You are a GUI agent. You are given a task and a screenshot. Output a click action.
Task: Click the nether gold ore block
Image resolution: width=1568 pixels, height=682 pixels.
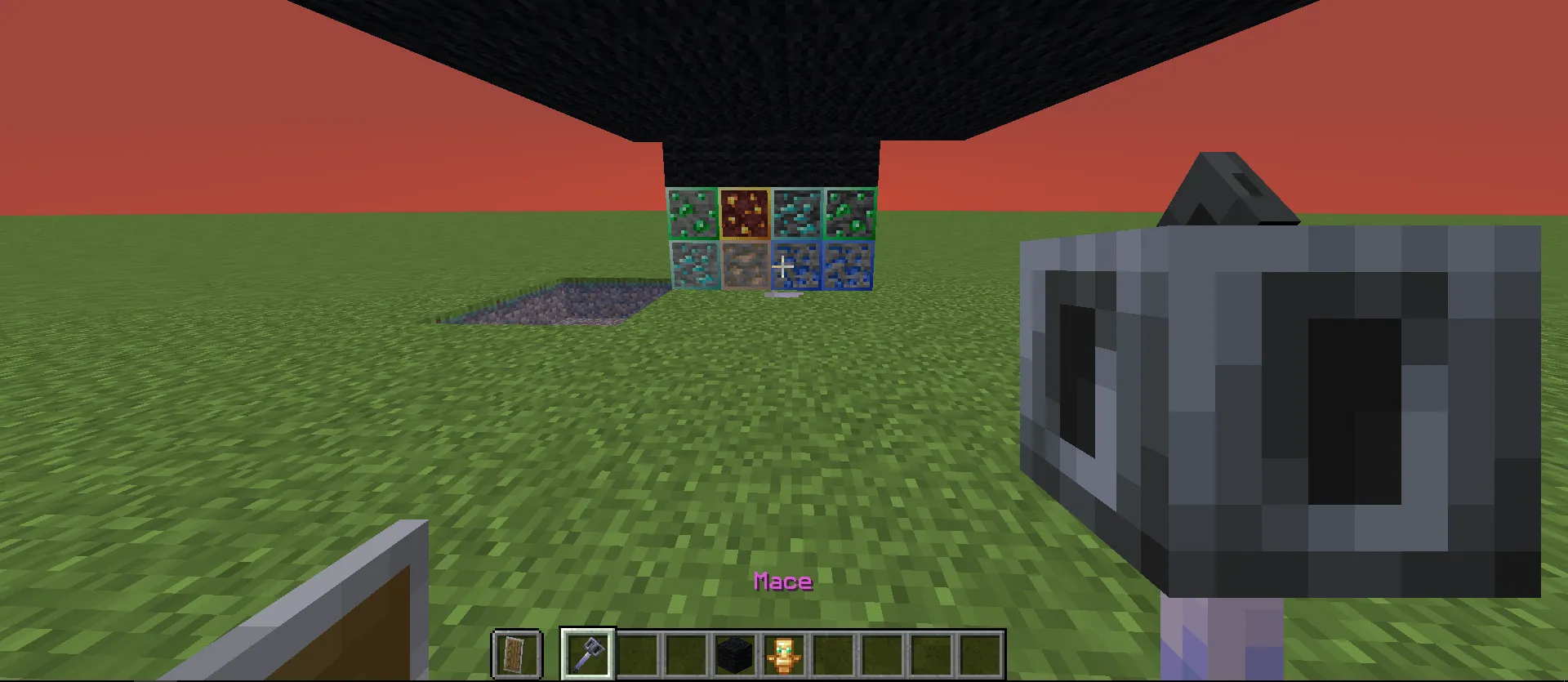(745, 214)
